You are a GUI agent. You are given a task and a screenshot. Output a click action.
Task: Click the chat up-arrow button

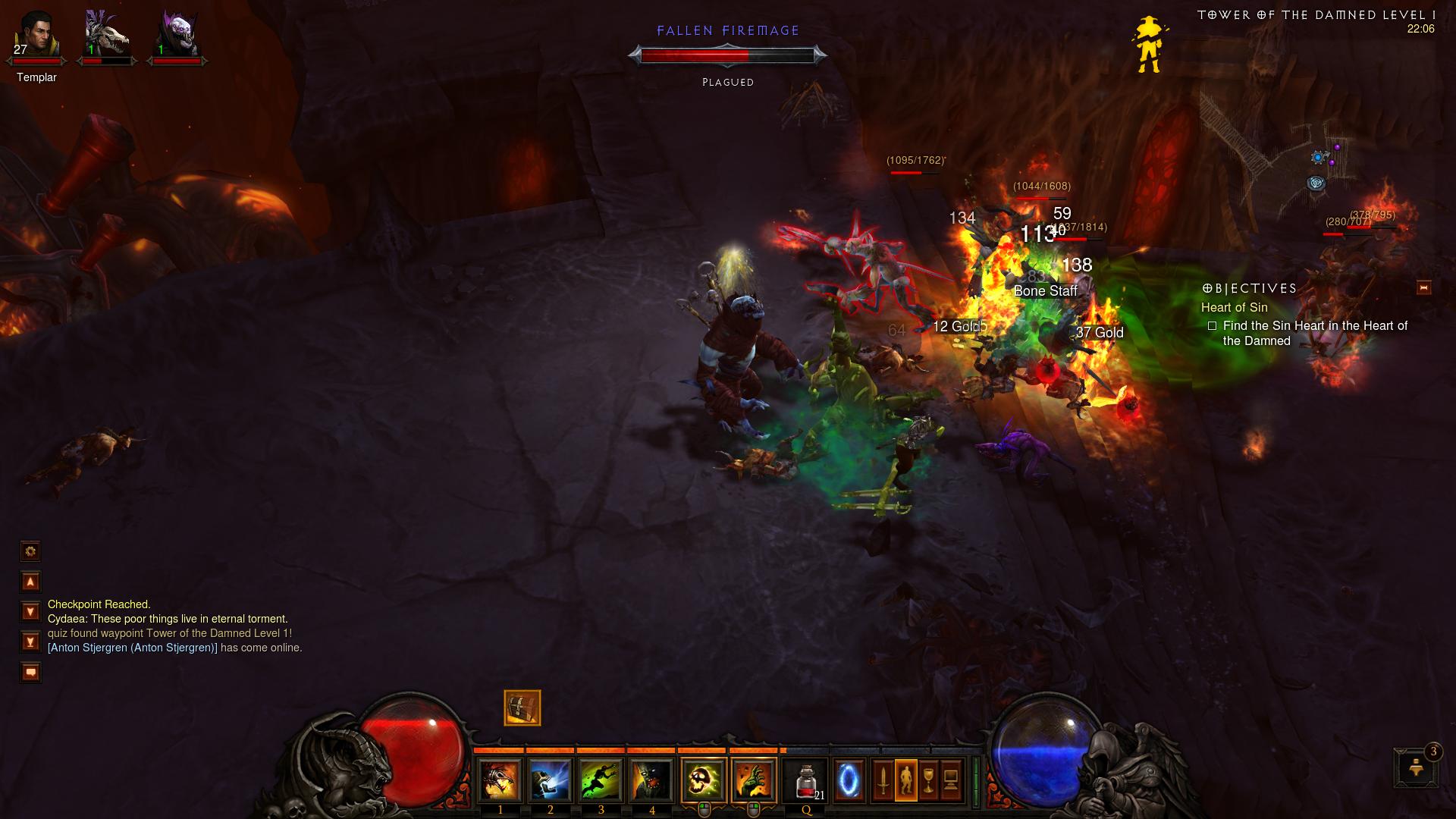(30, 582)
